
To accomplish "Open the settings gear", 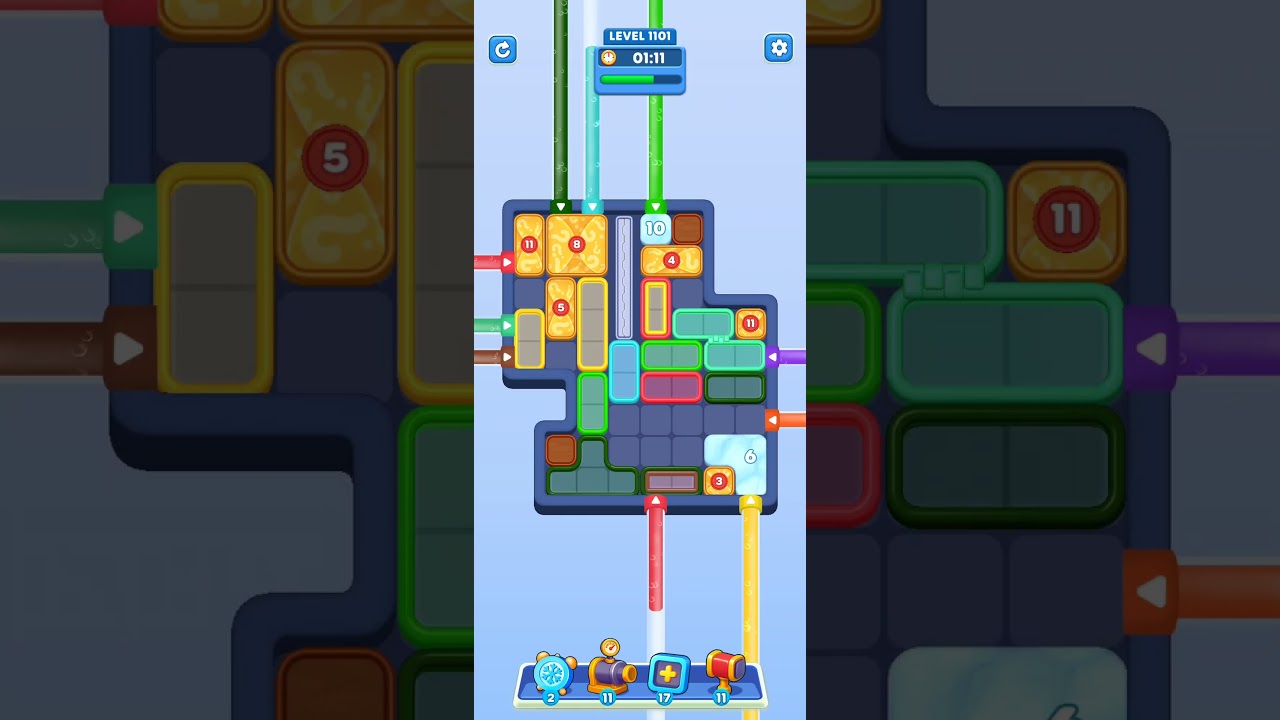I will pos(779,48).
